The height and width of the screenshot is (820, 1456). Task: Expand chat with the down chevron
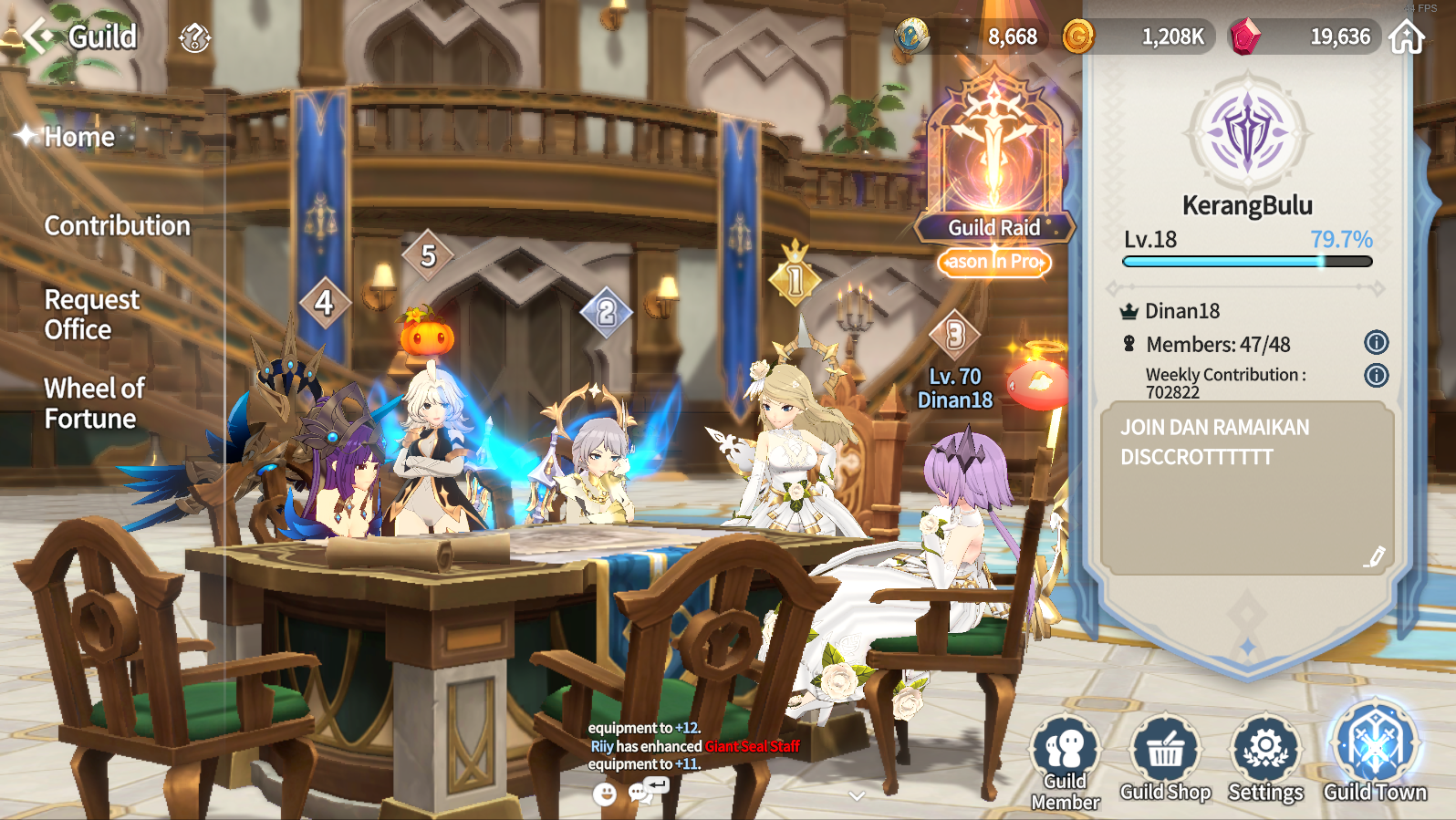(856, 795)
